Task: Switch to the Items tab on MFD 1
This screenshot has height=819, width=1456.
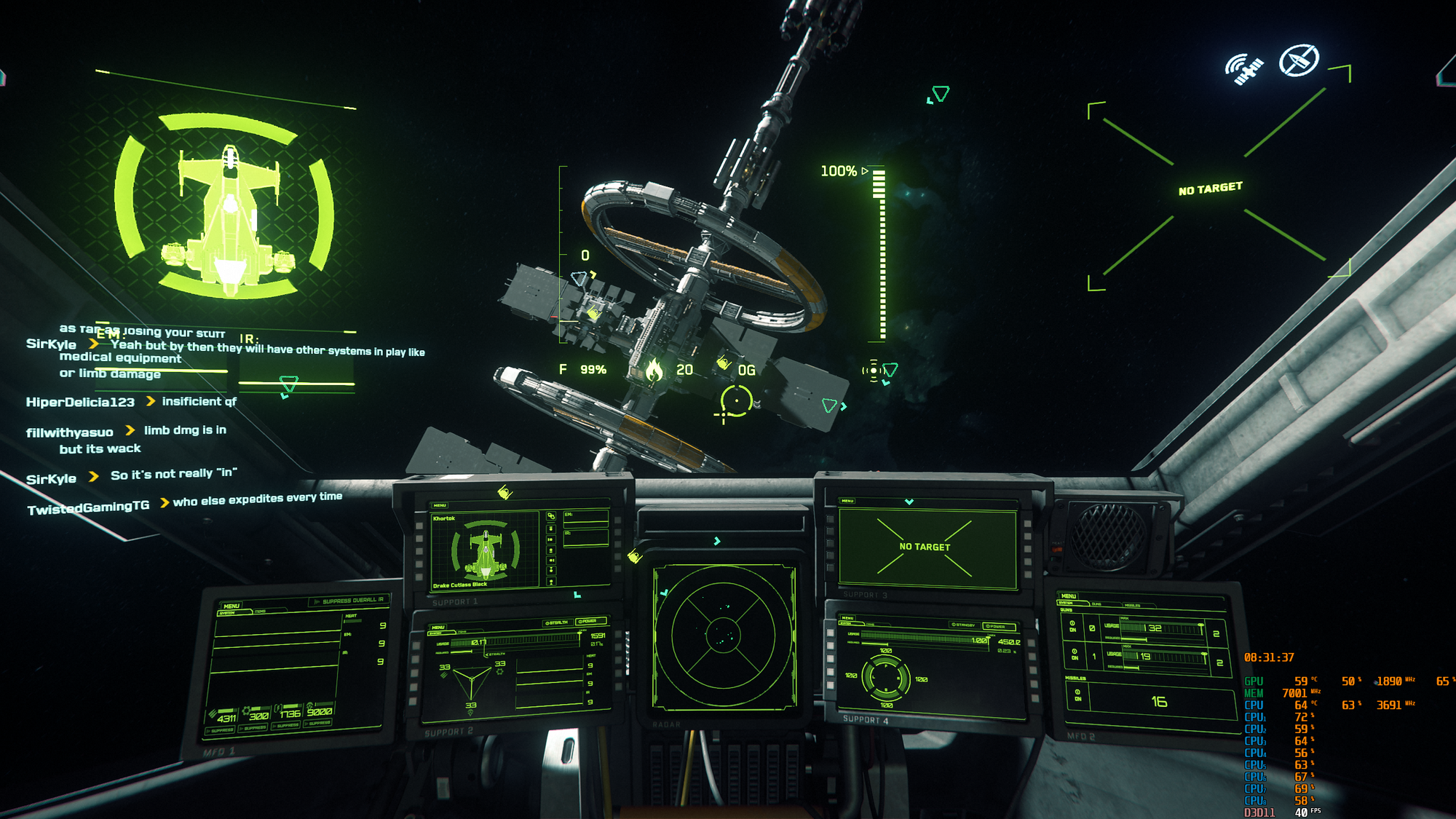Action: tap(261, 612)
